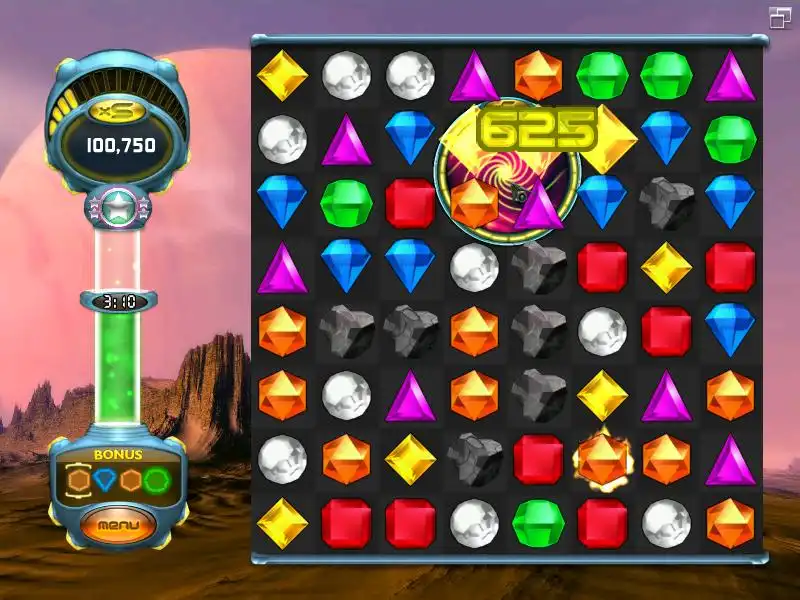Open the orange Menu button
The width and height of the screenshot is (800, 600).
[x=119, y=524]
